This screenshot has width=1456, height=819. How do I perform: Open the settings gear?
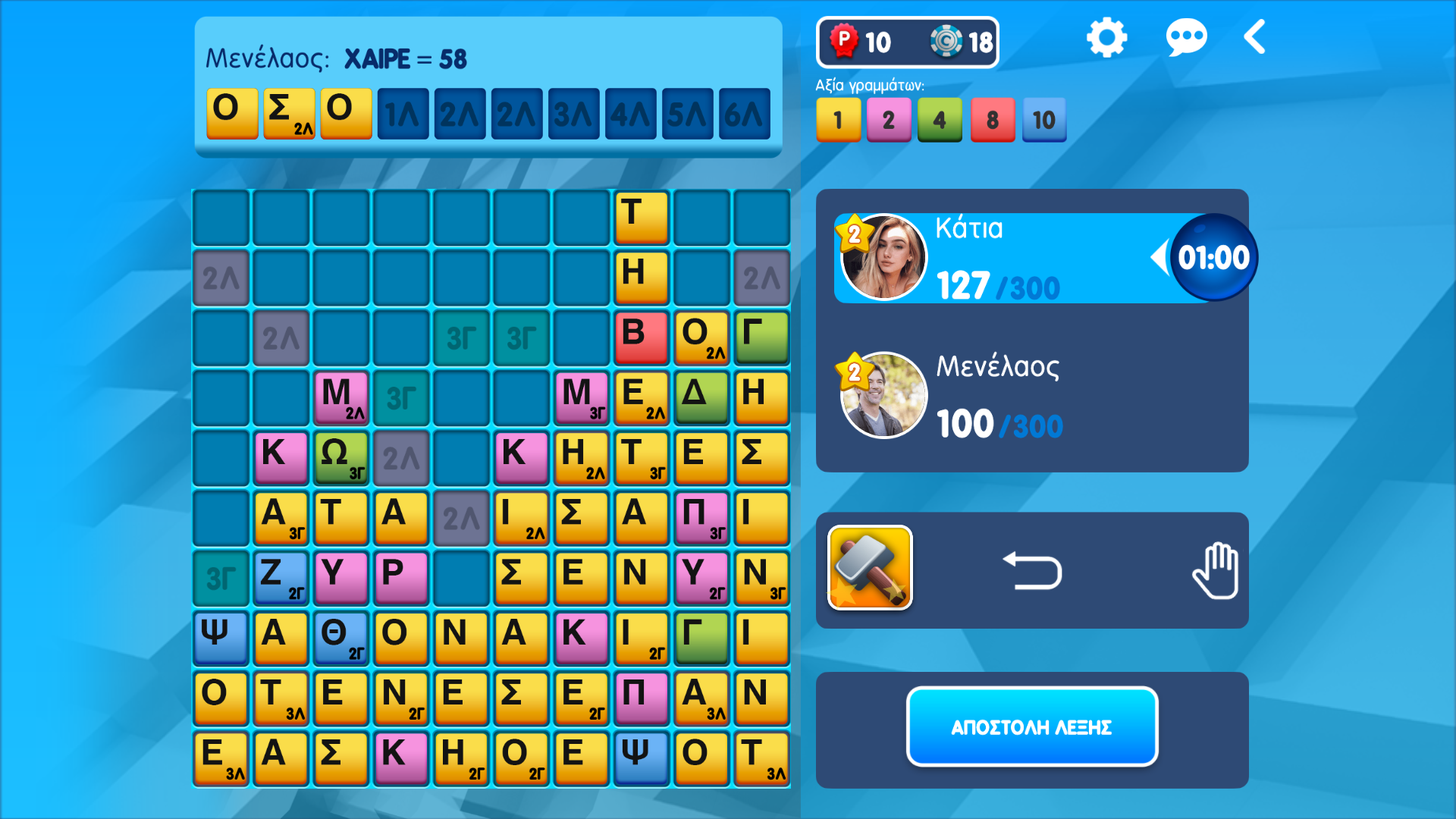point(1106,36)
